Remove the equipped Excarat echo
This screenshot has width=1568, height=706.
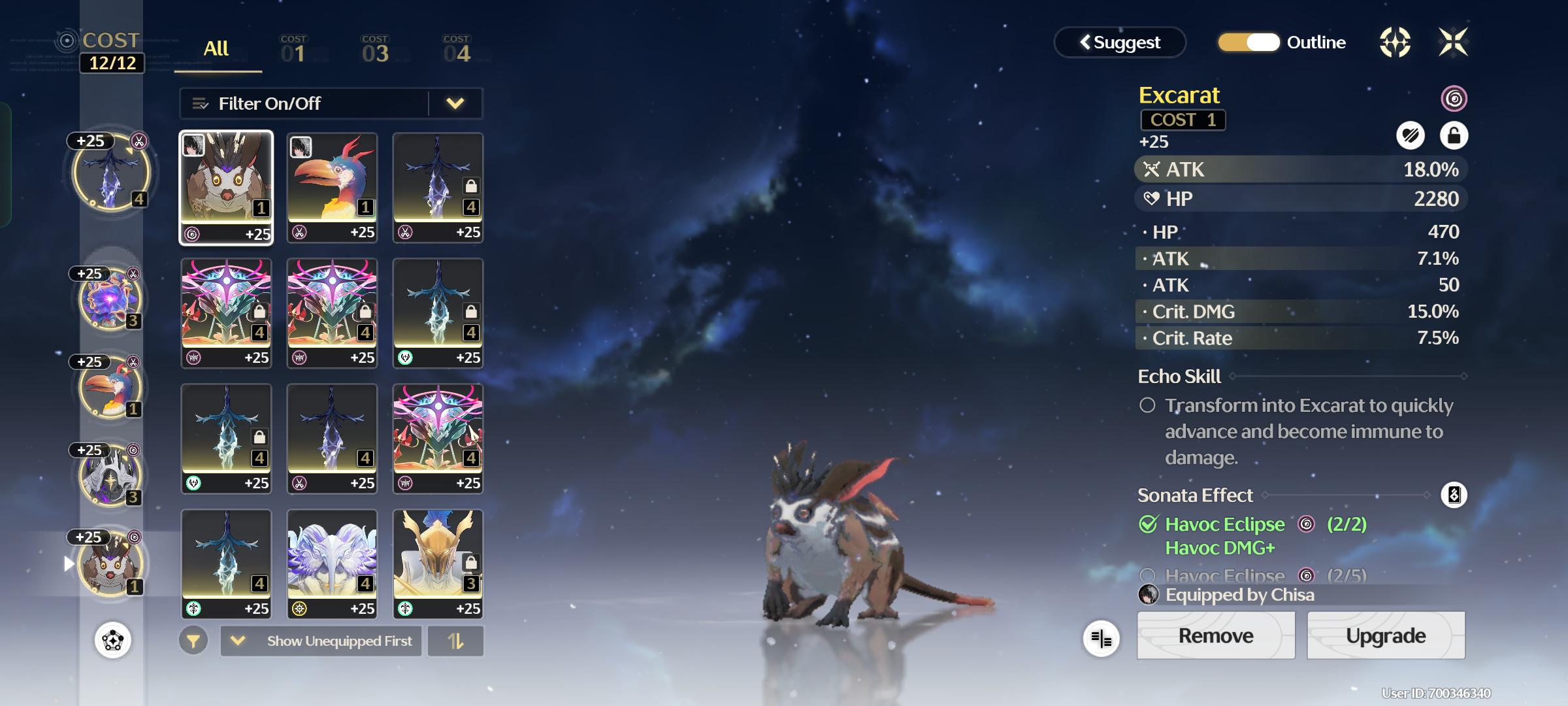(x=1215, y=635)
